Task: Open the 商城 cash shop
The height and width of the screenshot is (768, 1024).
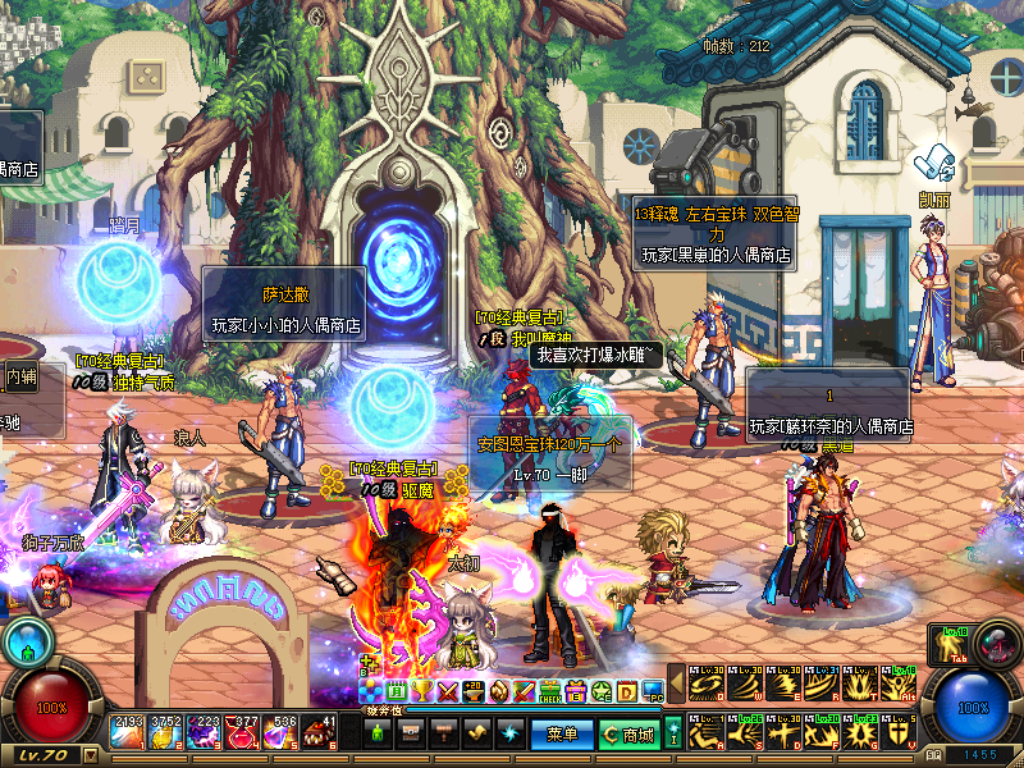Action: tap(628, 735)
